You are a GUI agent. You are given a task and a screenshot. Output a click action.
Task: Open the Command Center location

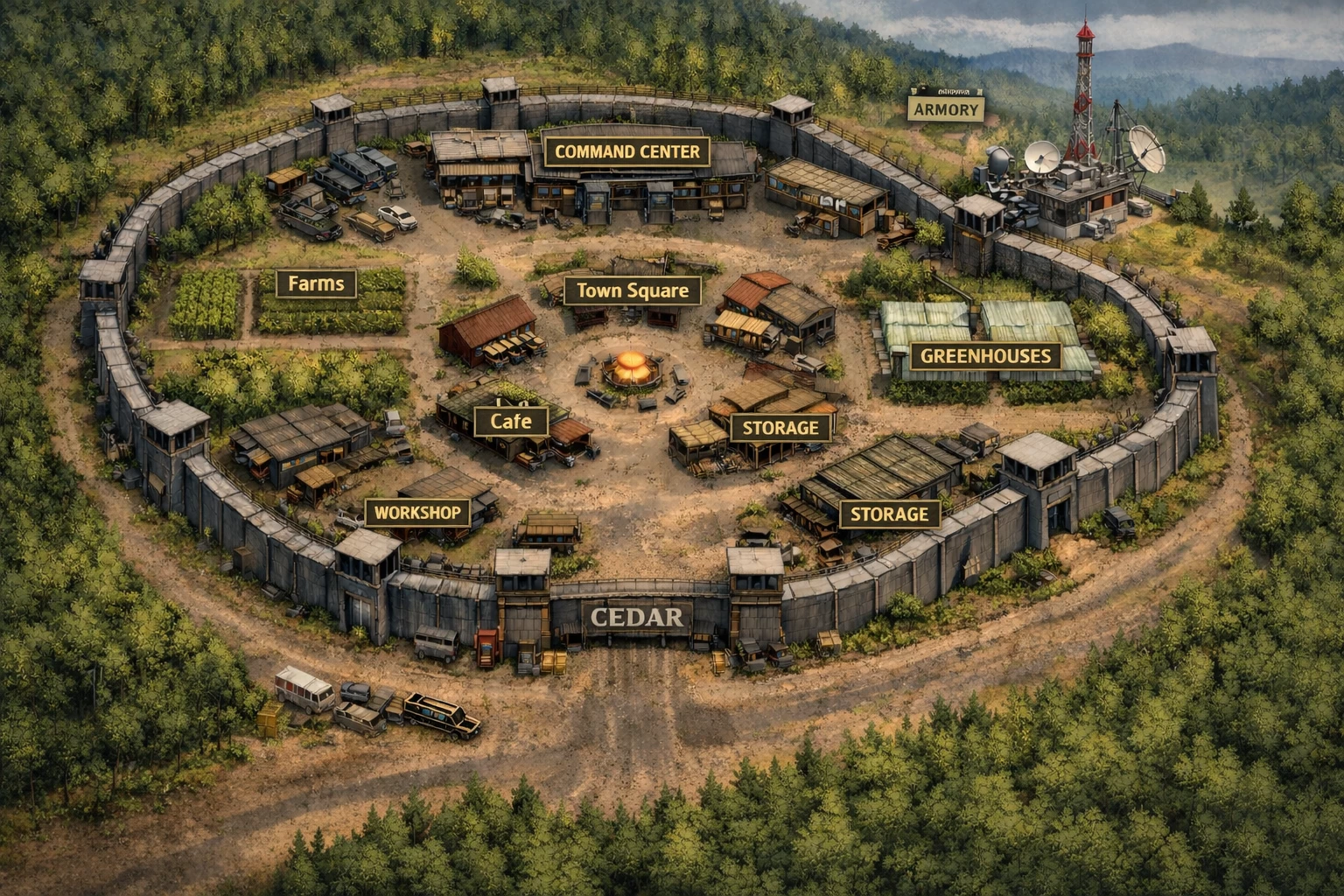[627, 151]
